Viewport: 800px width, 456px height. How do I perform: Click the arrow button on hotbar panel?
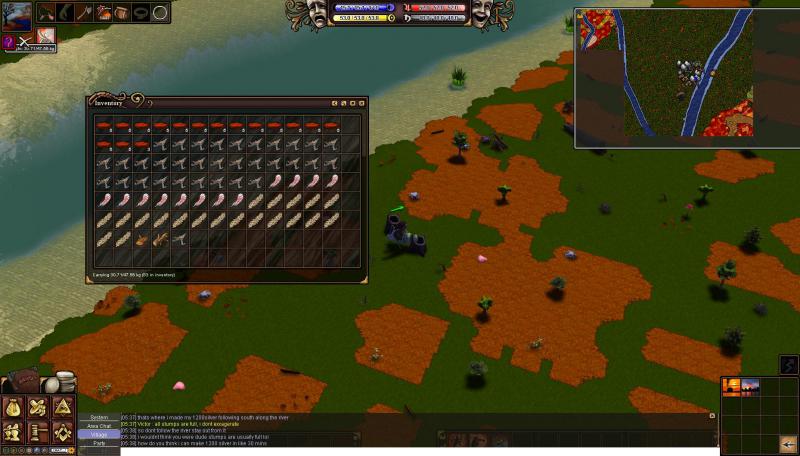tap(788, 445)
